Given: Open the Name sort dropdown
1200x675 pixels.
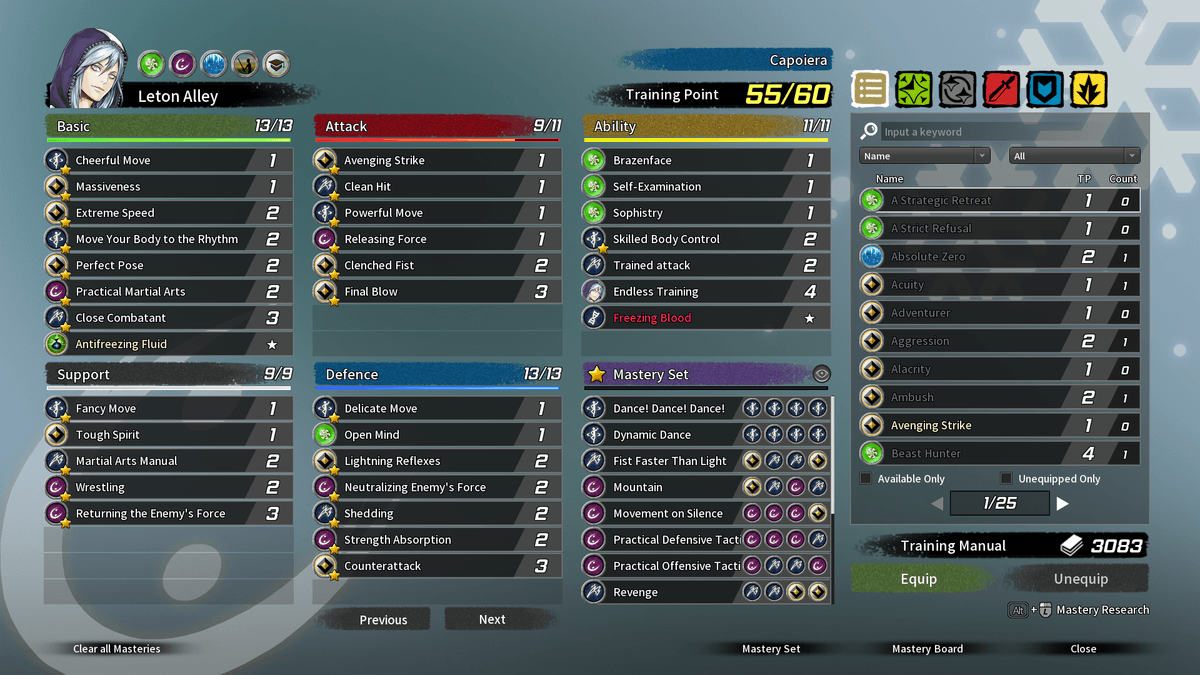Looking at the screenshot, I should pyautogui.click(x=924, y=156).
